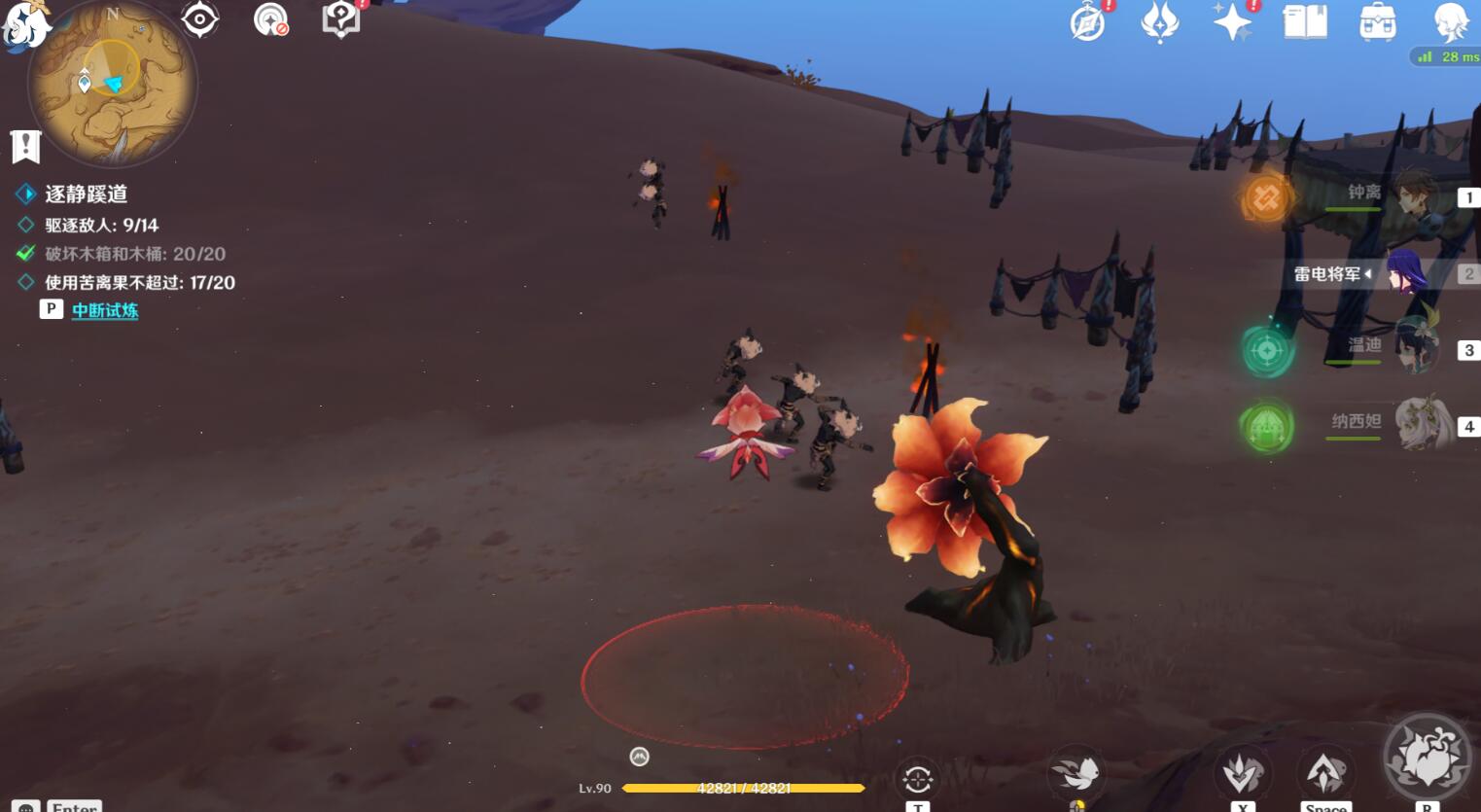Switch to party member 温迪
This screenshot has width=1481, height=812.
tap(1415, 347)
